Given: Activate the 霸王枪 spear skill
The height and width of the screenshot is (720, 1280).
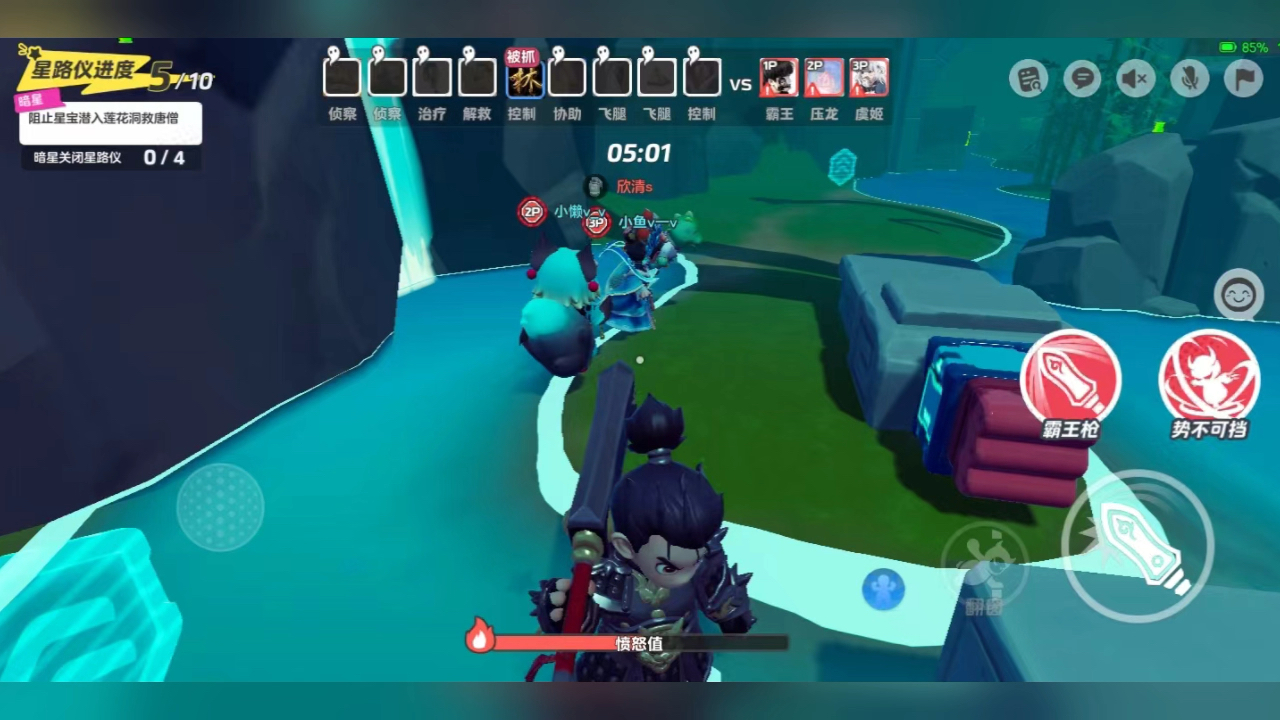Looking at the screenshot, I should click(1070, 380).
